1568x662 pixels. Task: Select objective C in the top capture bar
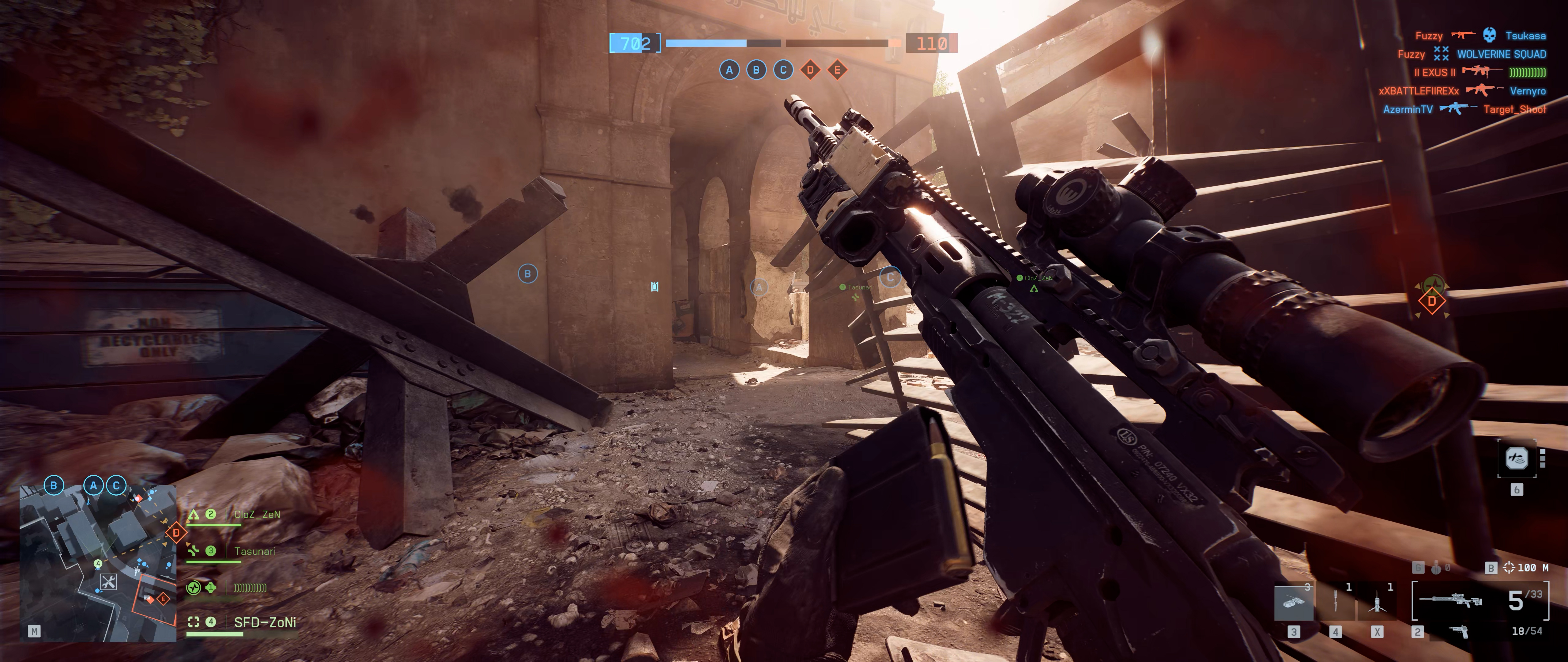pos(783,70)
